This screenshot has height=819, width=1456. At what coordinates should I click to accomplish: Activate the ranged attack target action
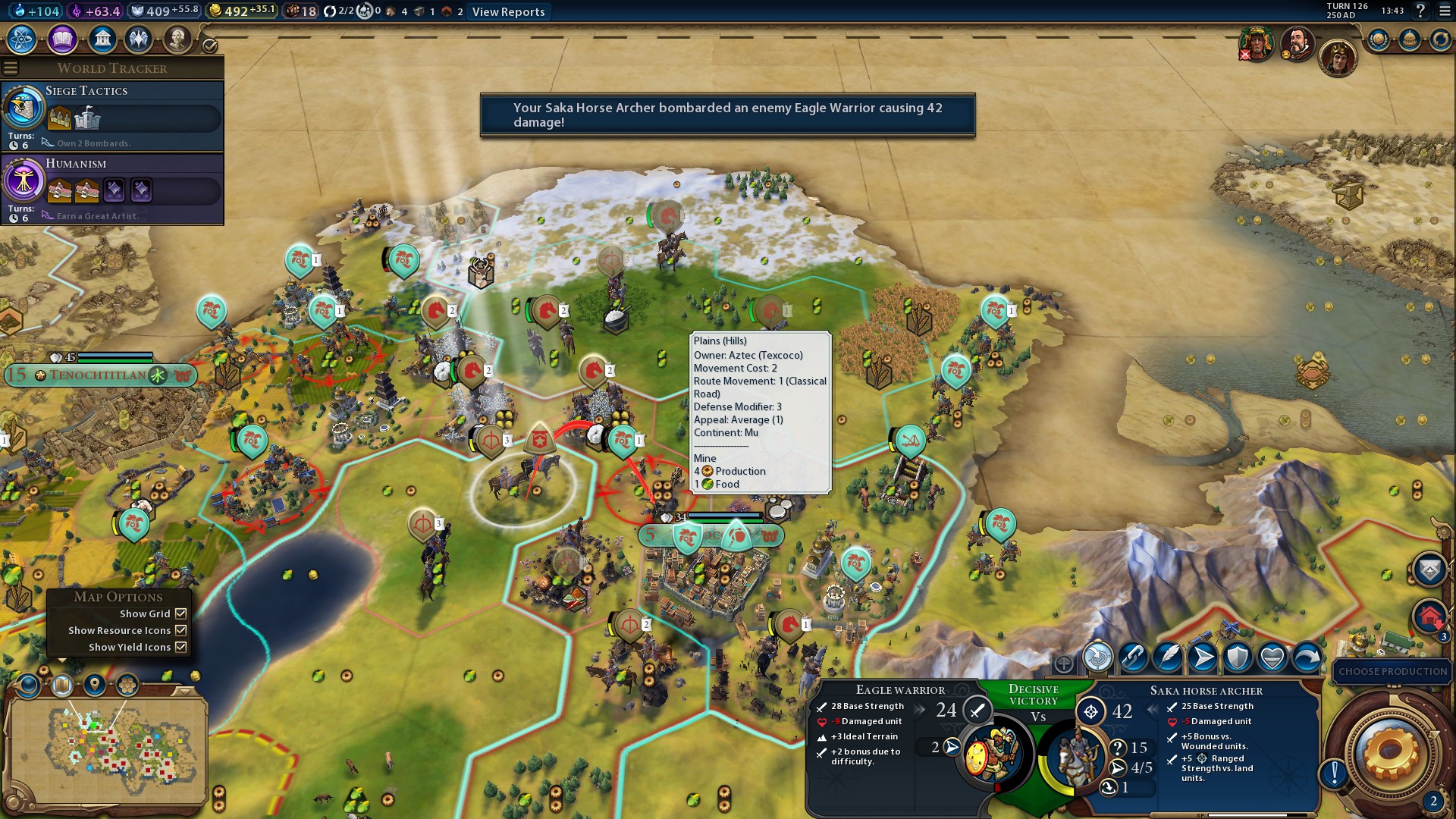tap(1097, 657)
